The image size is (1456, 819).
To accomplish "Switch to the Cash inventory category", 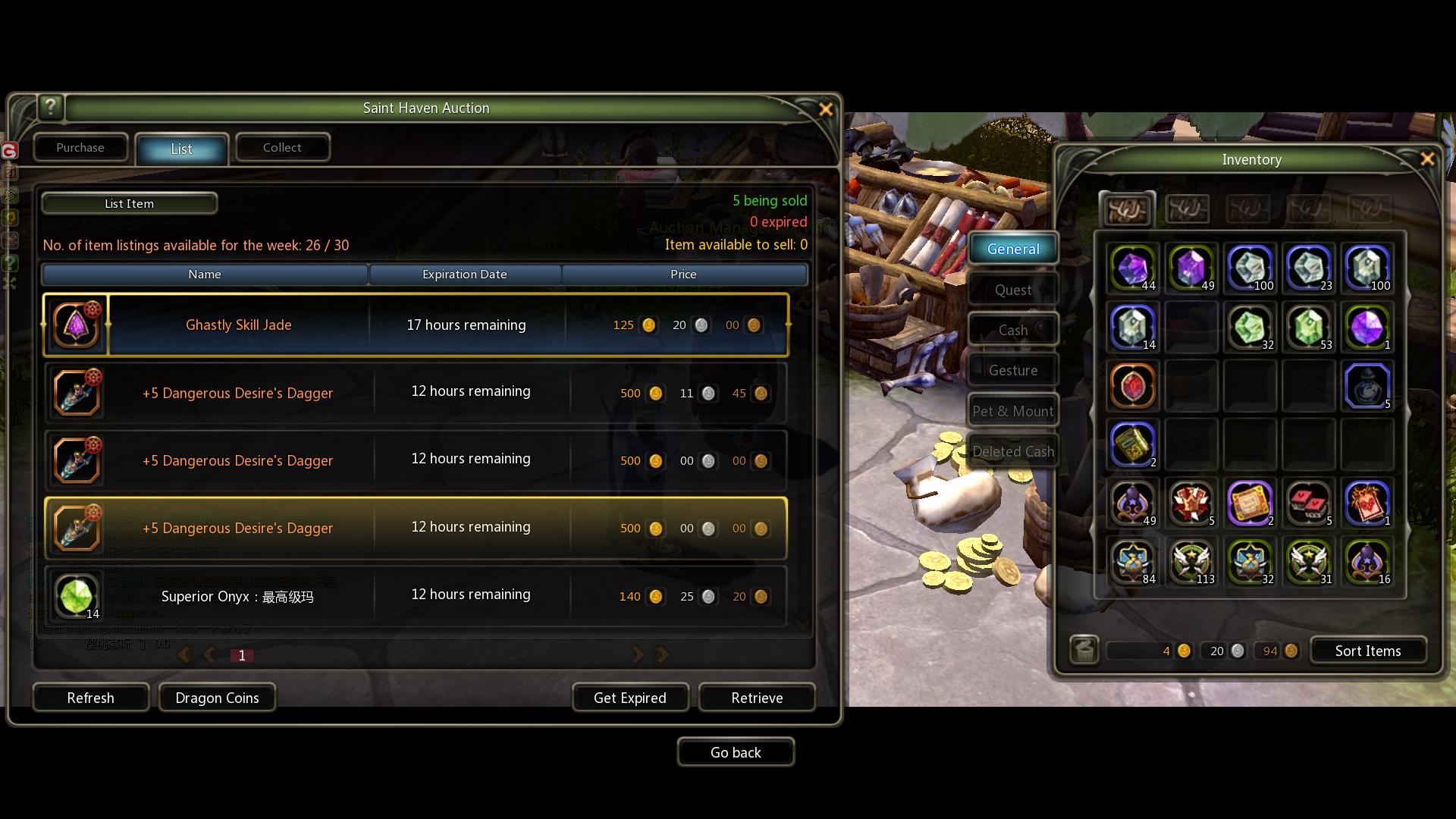I will coord(1012,331).
